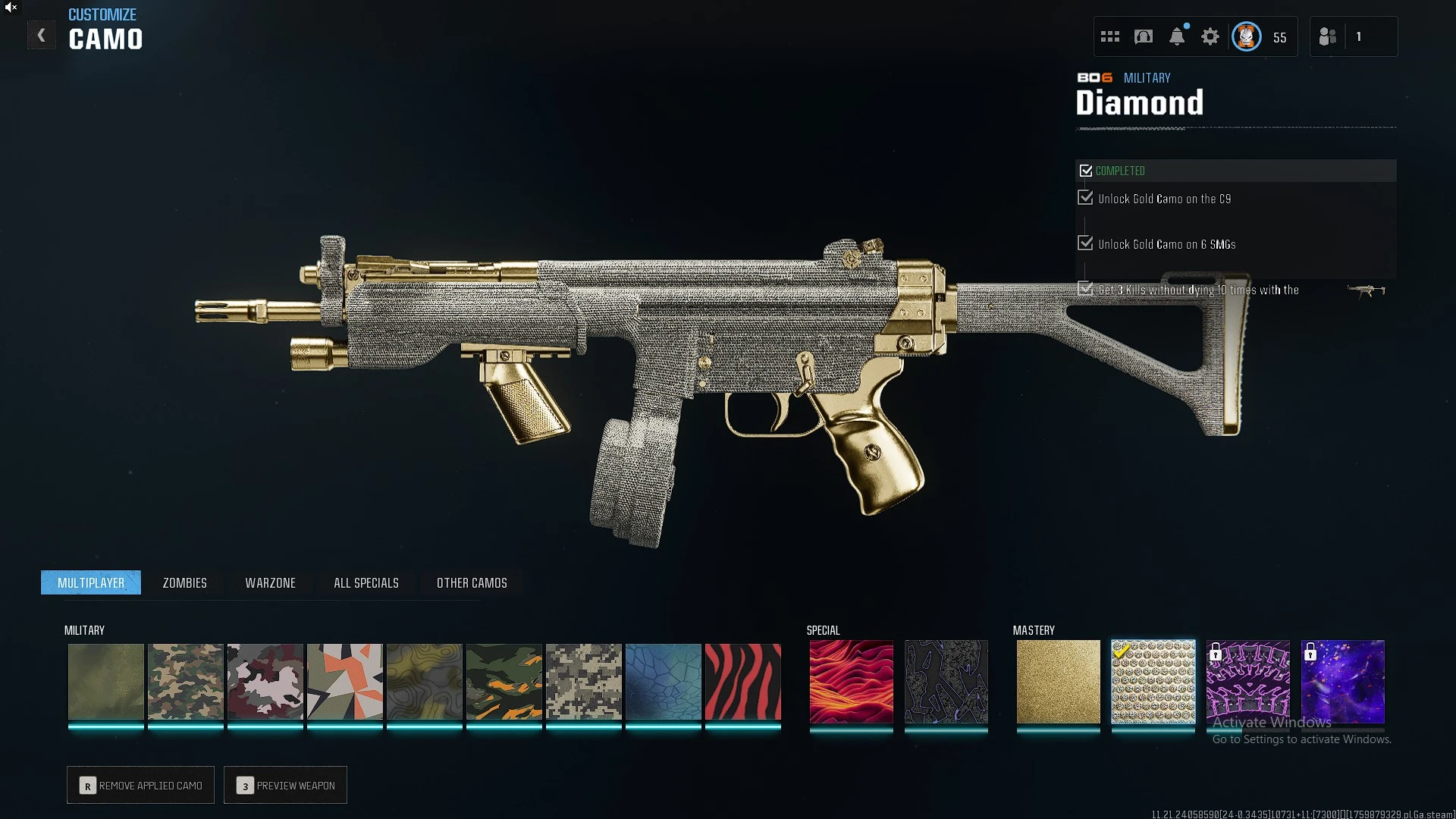
Task: Select the Other Camos tab
Action: pyautogui.click(x=472, y=582)
